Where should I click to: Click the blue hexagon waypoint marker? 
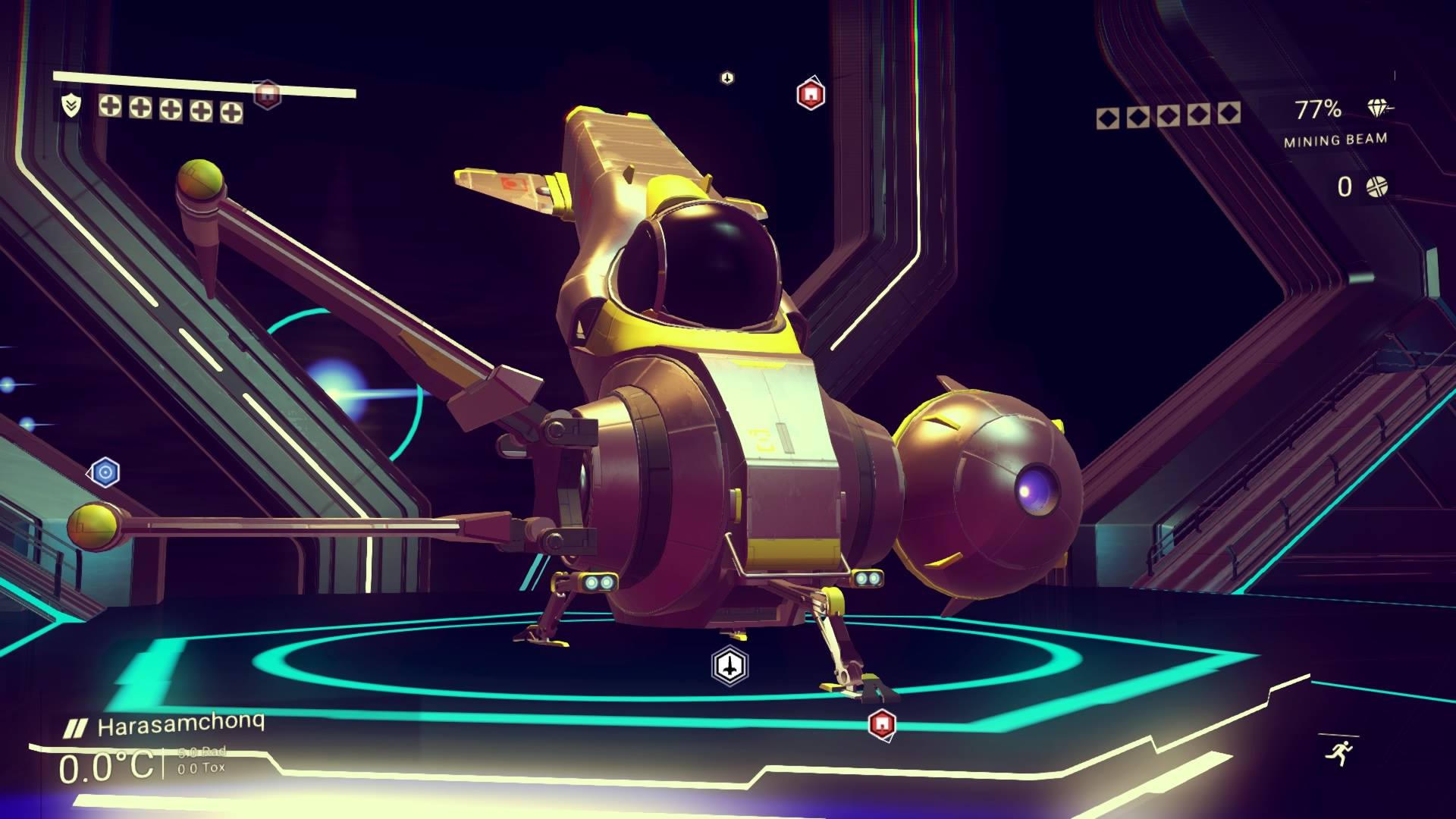point(105,473)
